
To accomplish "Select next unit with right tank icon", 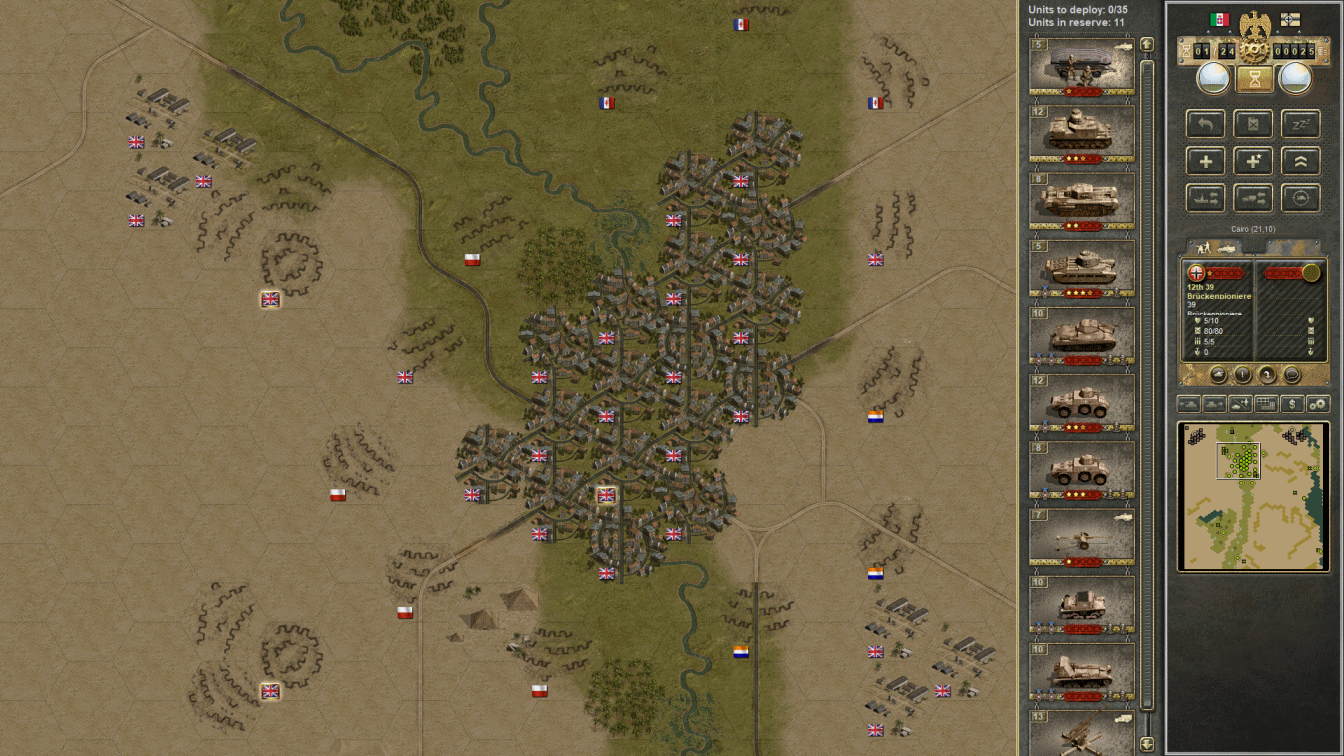I will point(1214,403).
